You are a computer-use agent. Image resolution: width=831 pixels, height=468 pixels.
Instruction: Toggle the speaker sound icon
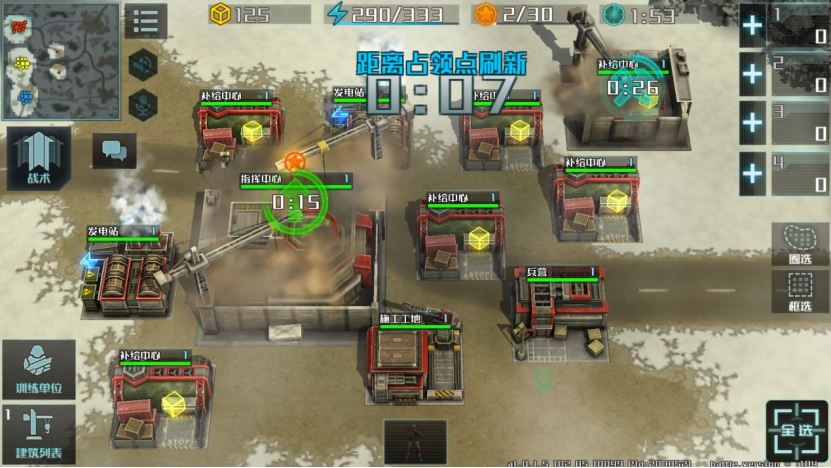(x=144, y=63)
